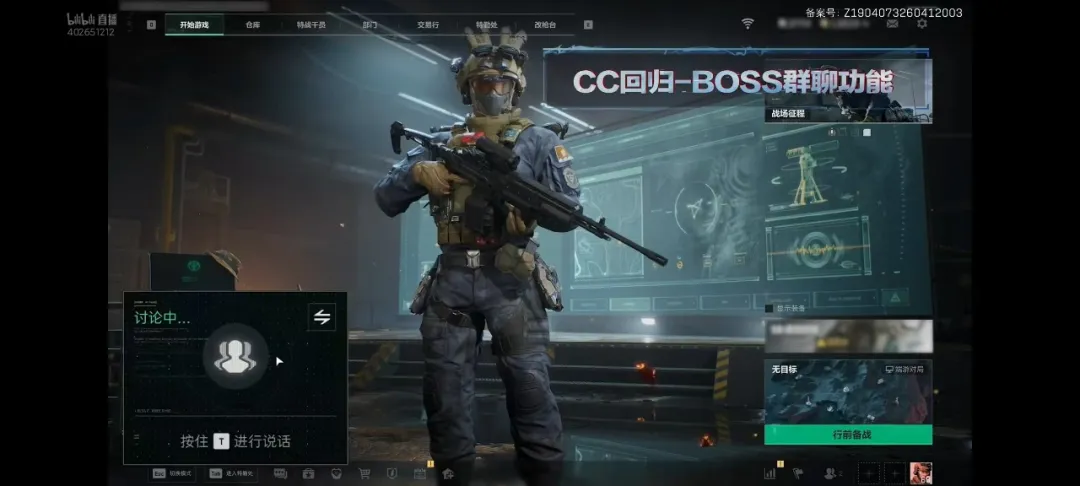Image resolution: width=1080 pixels, height=486 pixels.
Task: Open the 改枪台 tab
Action: point(545,24)
